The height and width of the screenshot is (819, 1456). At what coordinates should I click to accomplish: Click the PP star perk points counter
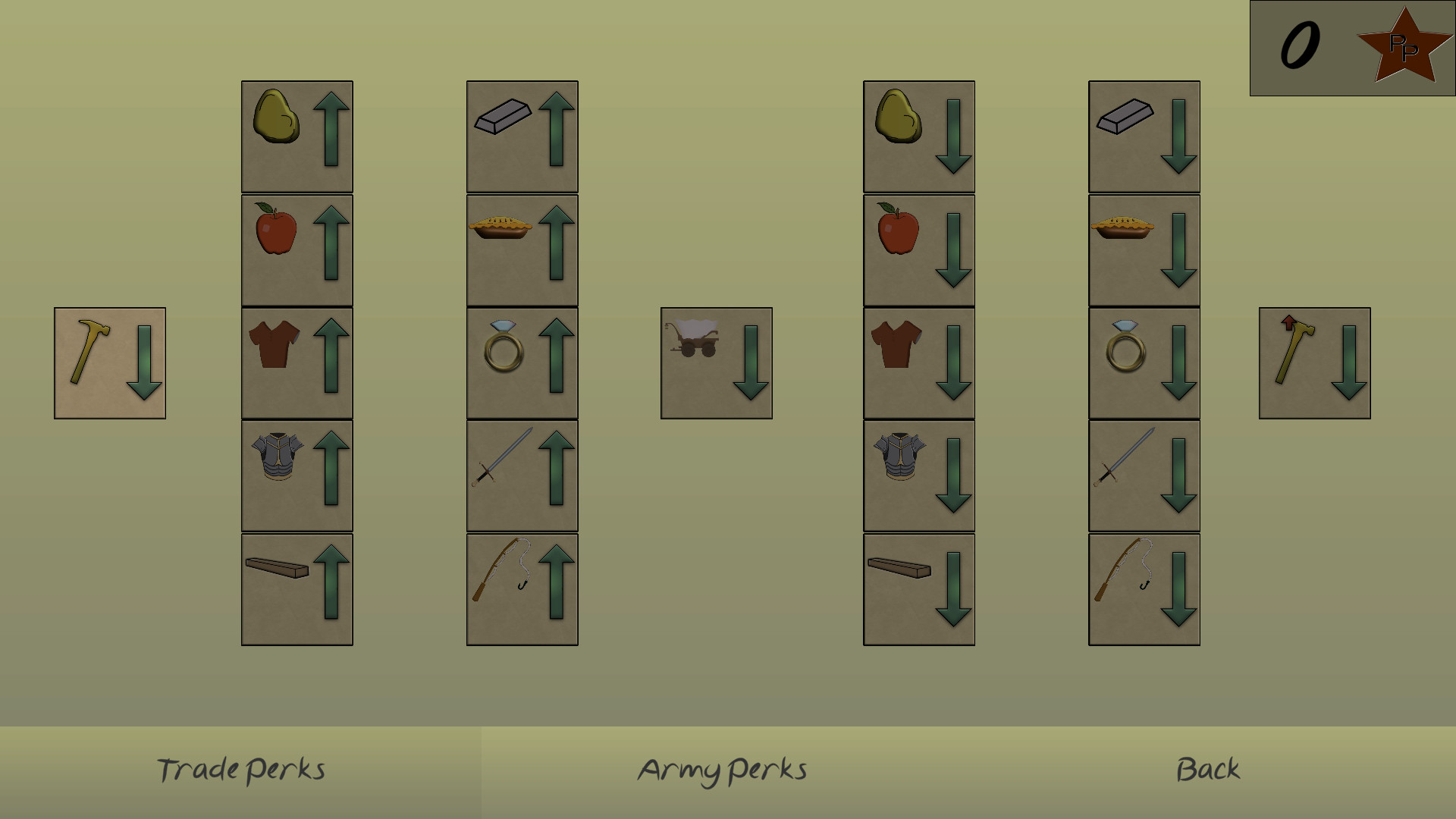tap(1407, 47)
